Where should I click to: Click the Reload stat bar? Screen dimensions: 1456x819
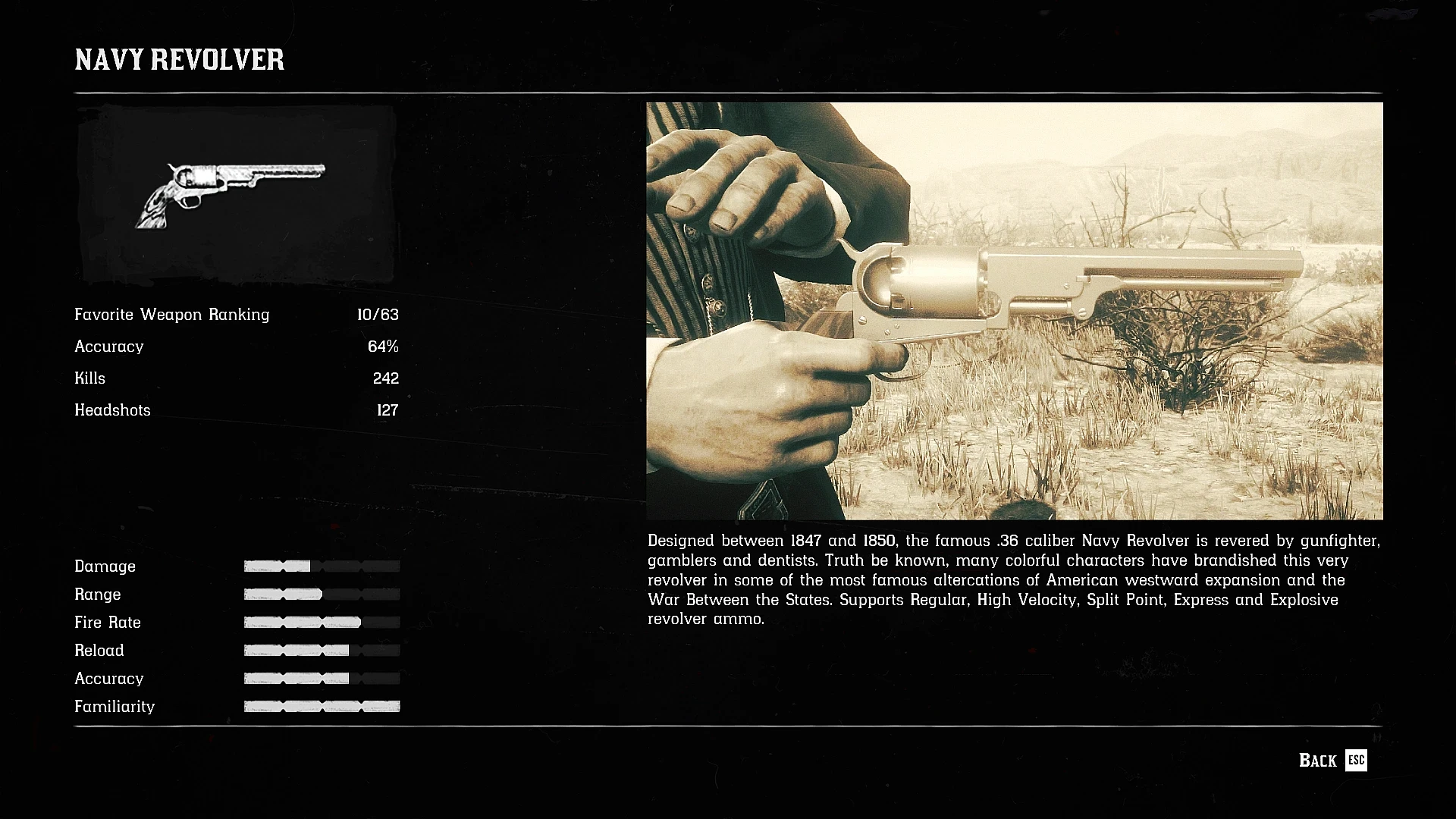point(321,650)
